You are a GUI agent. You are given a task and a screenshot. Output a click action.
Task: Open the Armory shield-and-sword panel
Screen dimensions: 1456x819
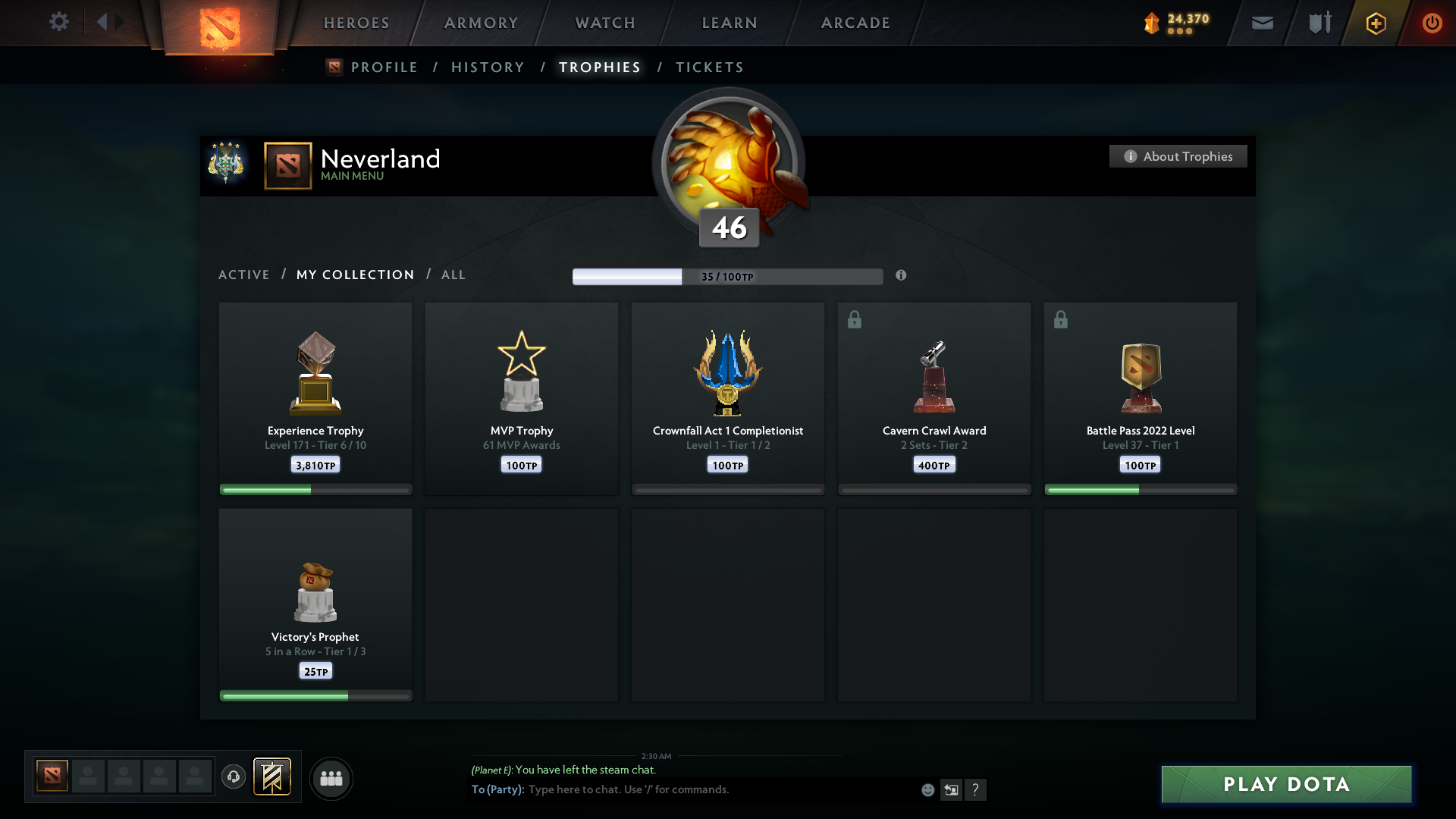[x=1319, y=22]
